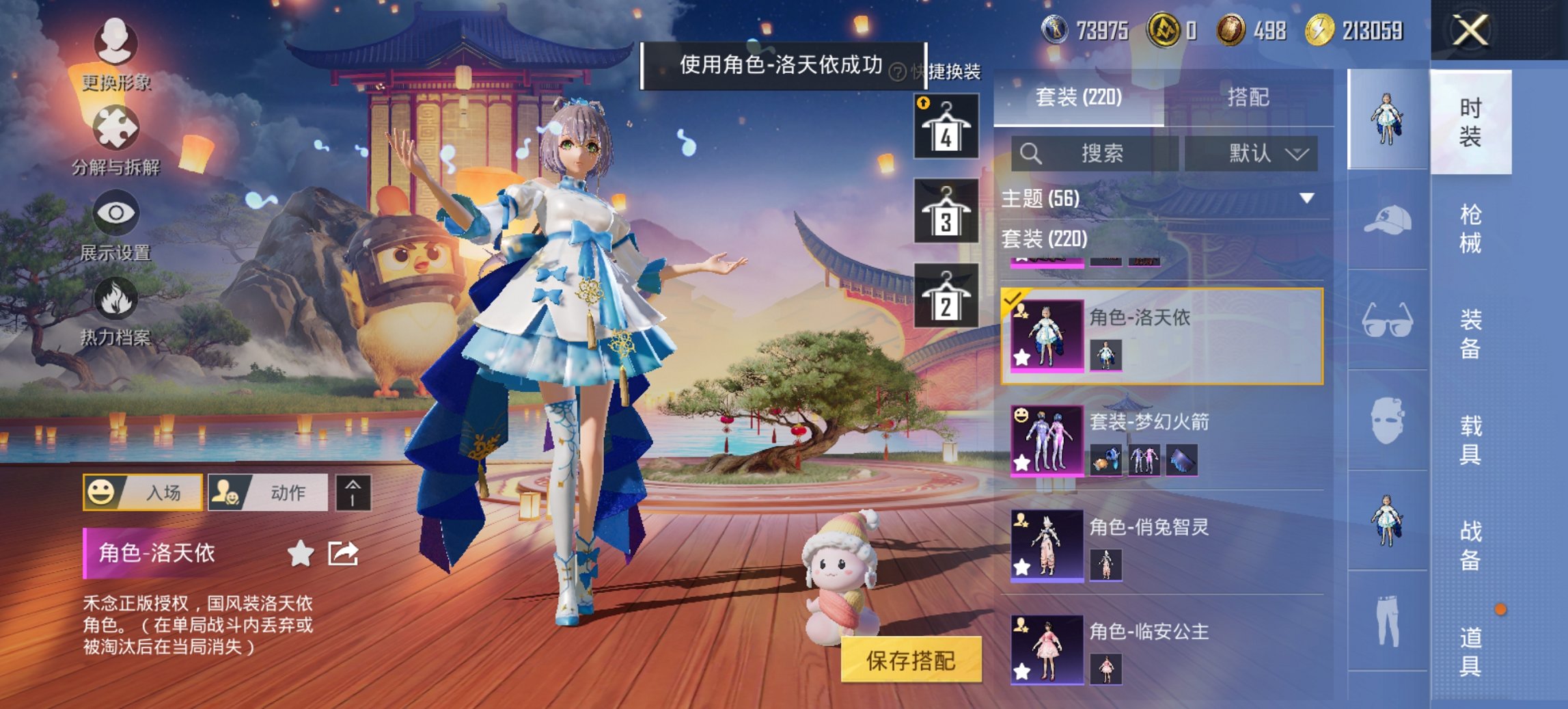Collapse the 主题 (56) section
This screenshot has width=1568, height=709.
[1306, 200]
